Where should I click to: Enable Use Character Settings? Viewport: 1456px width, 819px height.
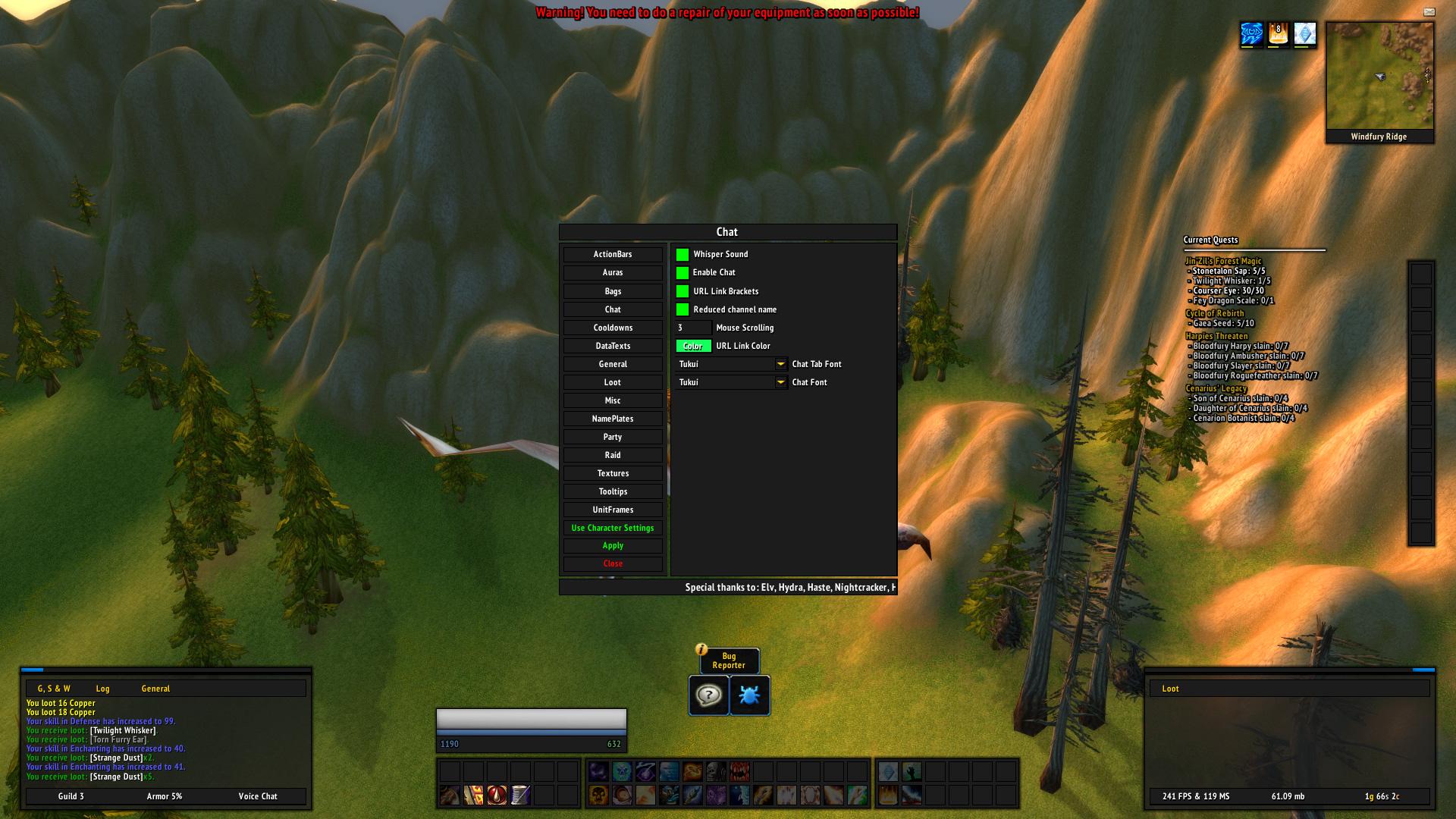(x=613, y=528)
